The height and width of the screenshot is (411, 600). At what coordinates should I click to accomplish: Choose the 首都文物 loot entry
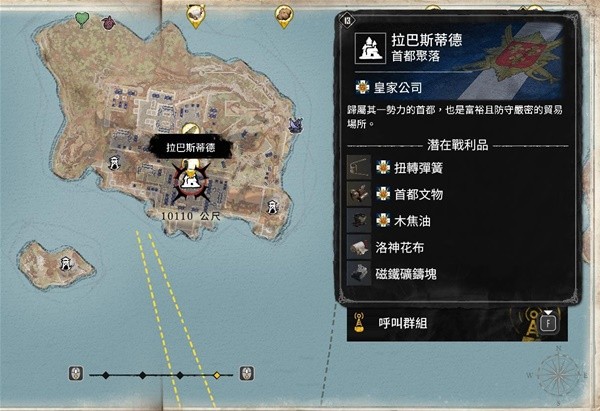[x=418, y=194]
